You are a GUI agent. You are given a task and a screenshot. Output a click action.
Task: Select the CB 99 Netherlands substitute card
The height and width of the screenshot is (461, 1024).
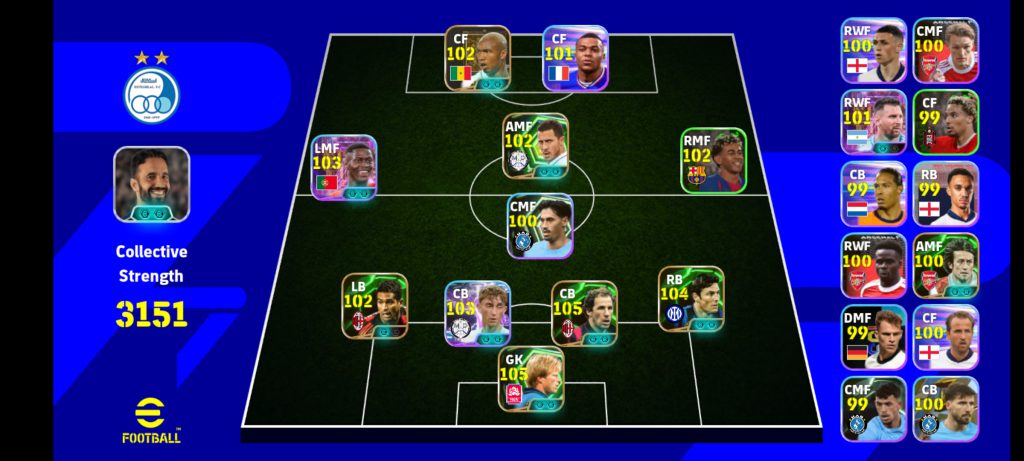pyautogui.click(x=873, y=194)
